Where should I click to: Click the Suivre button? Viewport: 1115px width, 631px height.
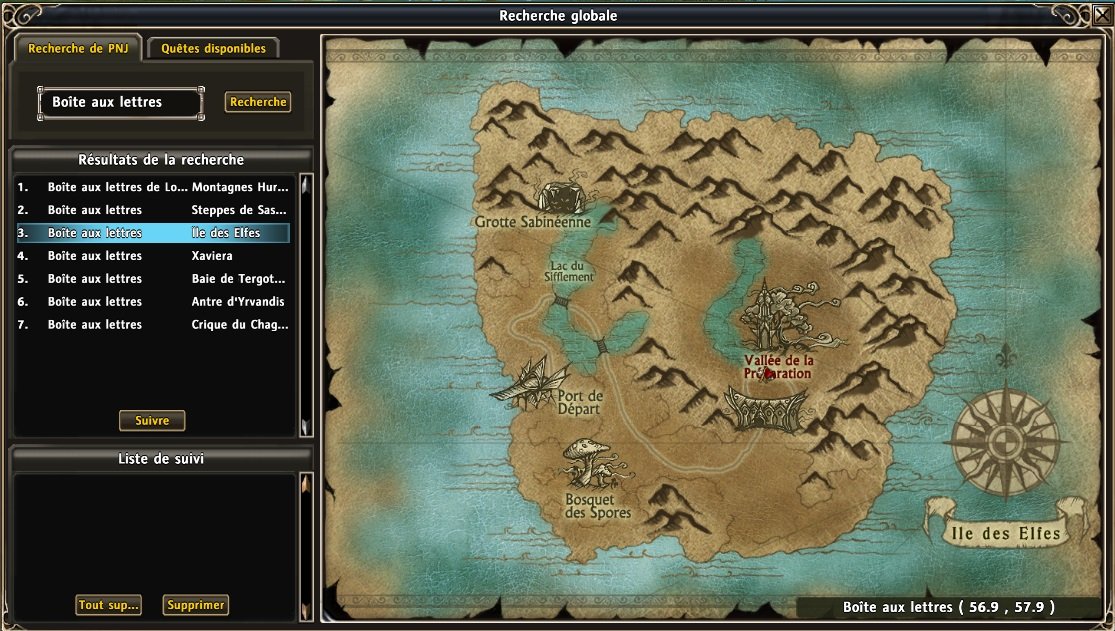tap(152, 421)
